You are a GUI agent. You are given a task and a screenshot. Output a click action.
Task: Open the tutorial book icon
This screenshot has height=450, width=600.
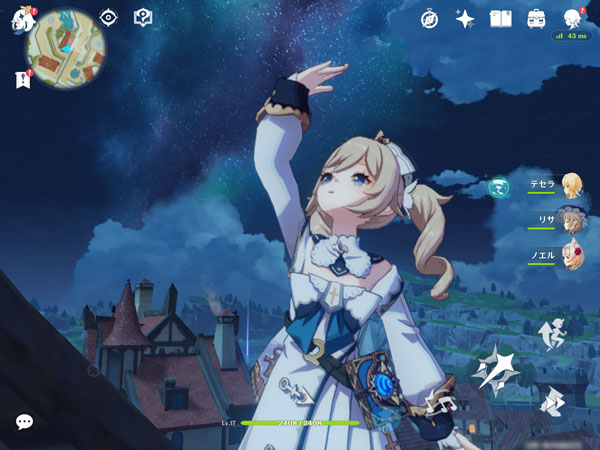(x=143, y=18)
